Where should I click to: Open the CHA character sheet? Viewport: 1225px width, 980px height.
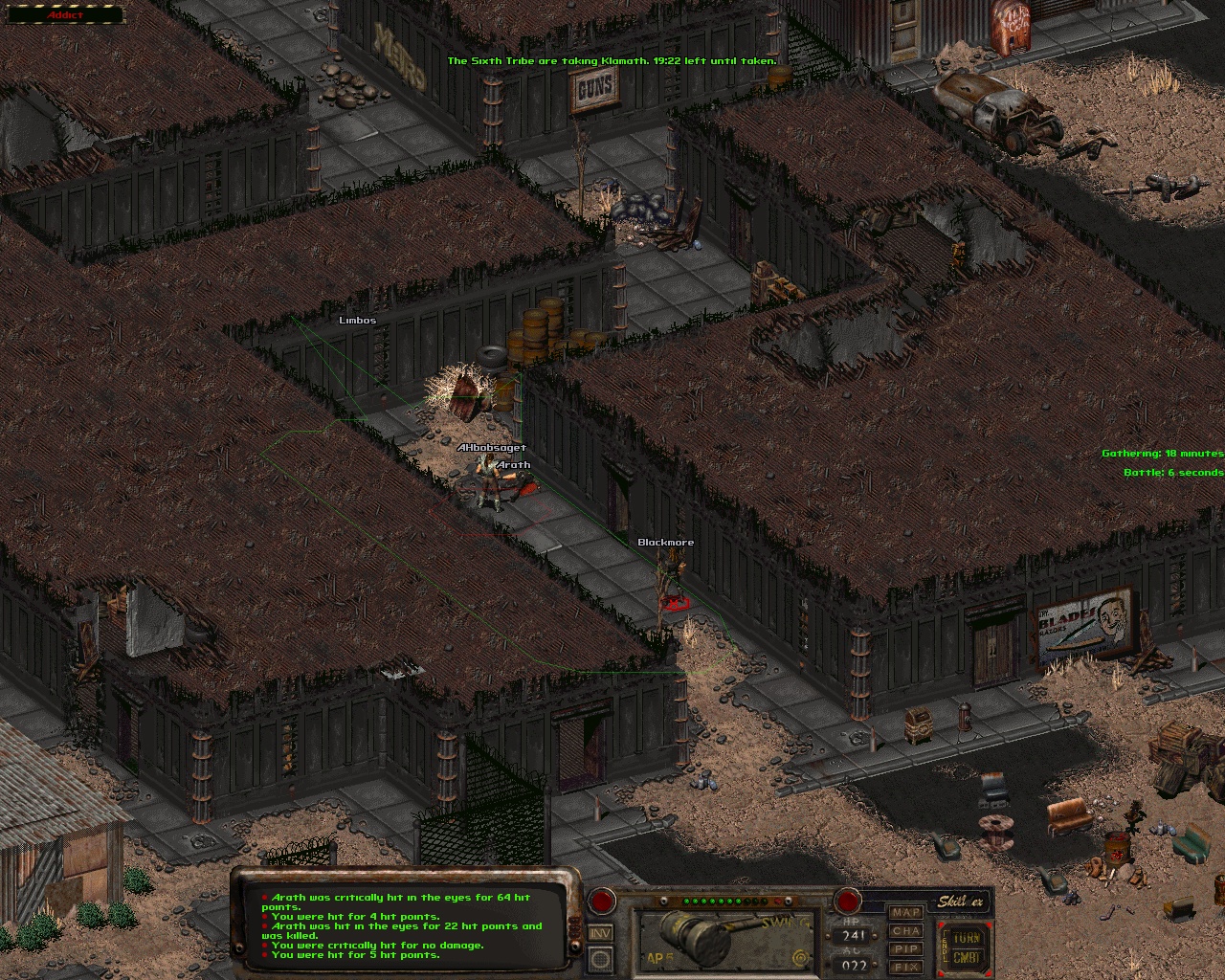point(906,931)
